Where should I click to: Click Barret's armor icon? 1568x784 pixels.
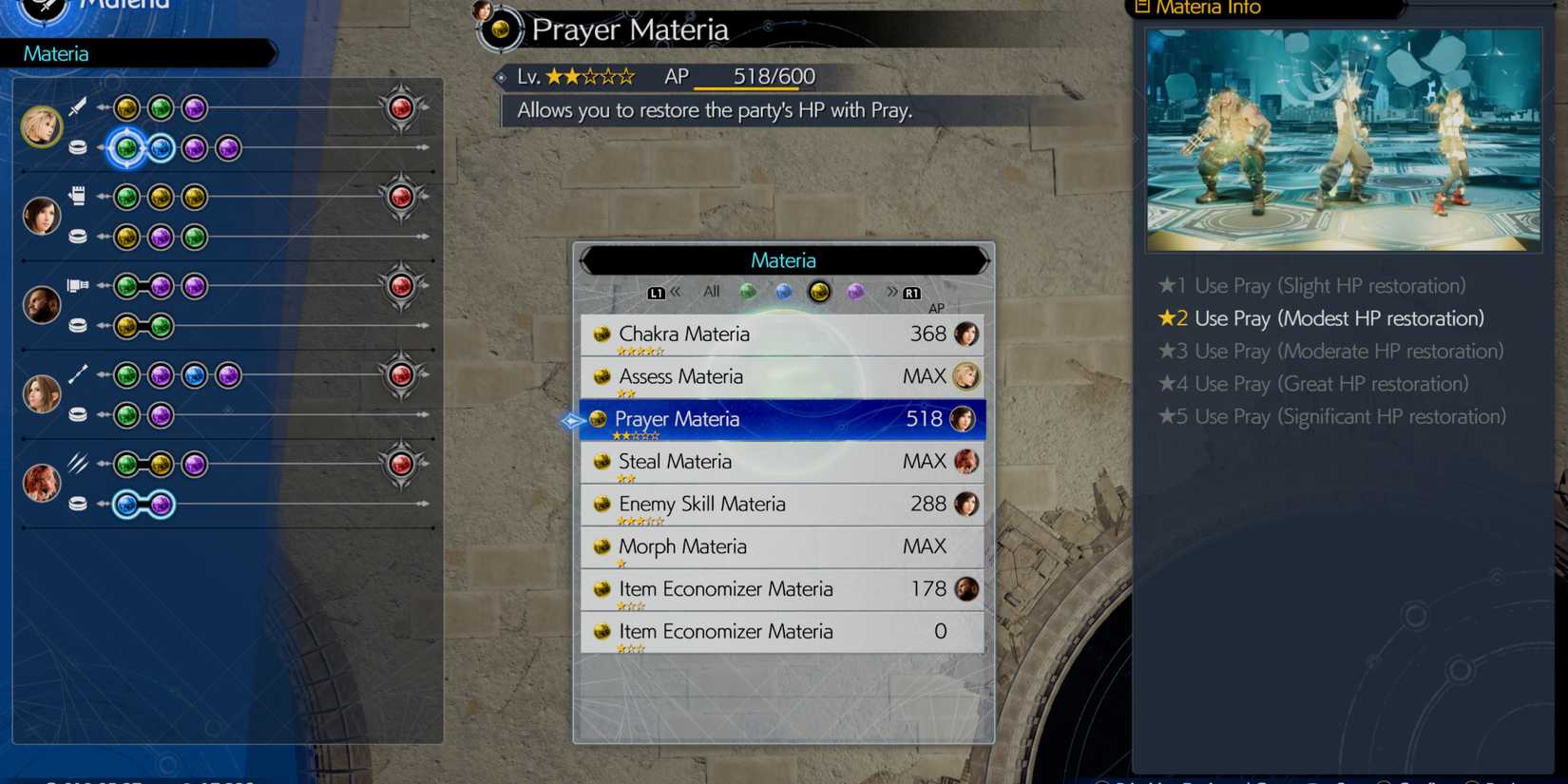click(x=78, y=325)
